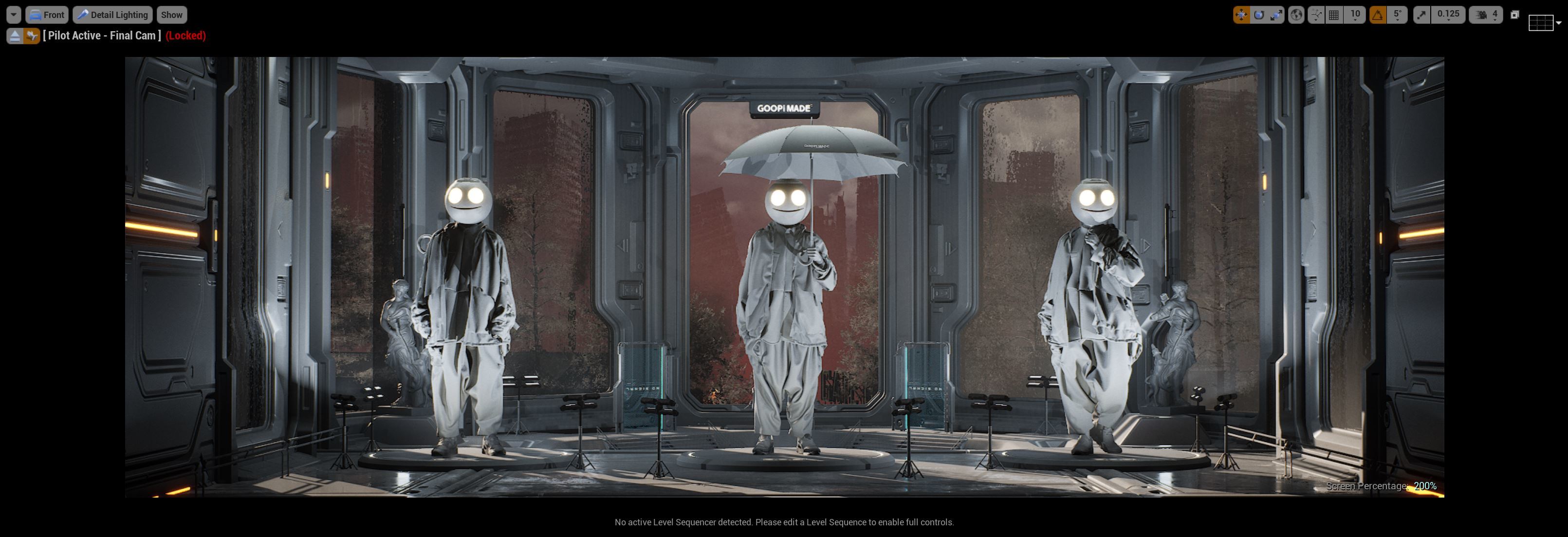This screenshot has height=537, width=1568.
Task: Open the Show flags menu
Action: click(172, 15)
